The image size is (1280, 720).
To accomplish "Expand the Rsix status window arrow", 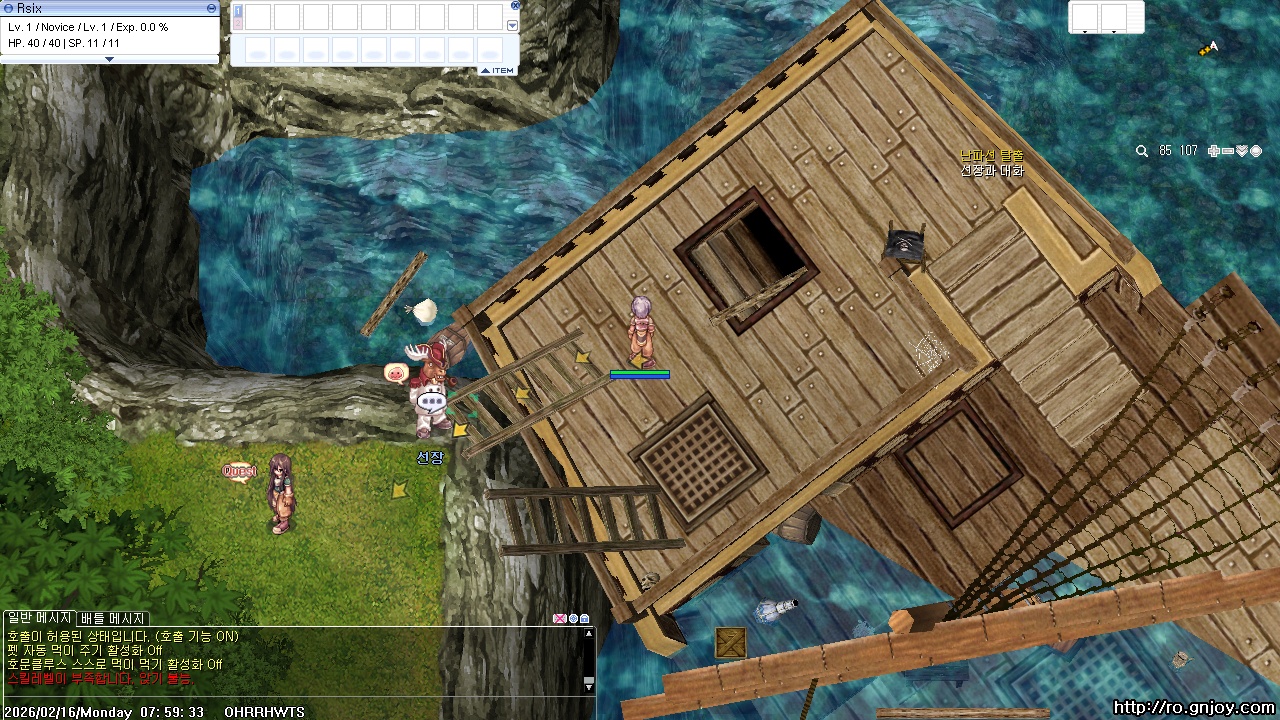I will pos(109,59).
